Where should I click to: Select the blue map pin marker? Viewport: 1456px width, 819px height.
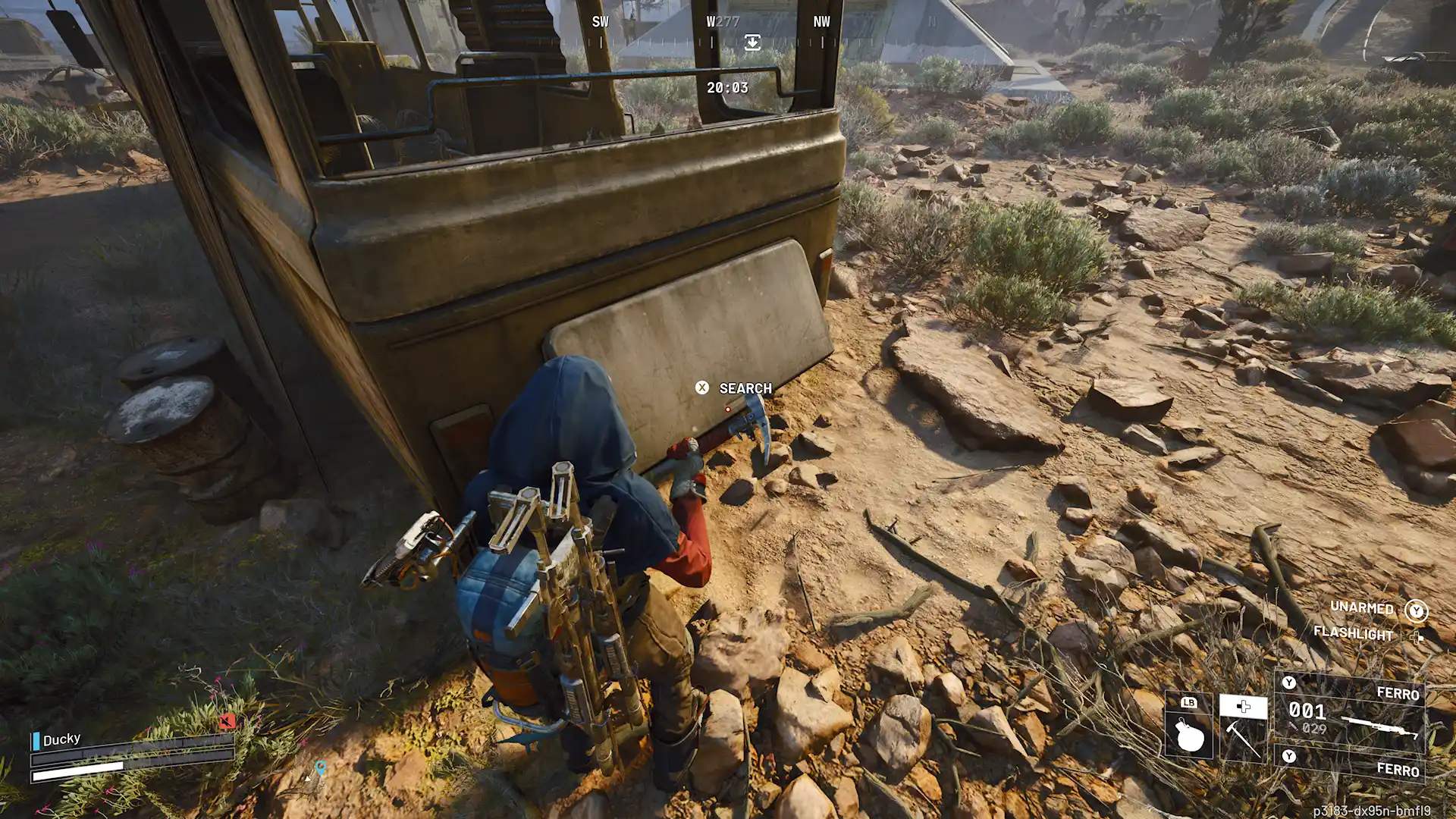coord(321,769)
